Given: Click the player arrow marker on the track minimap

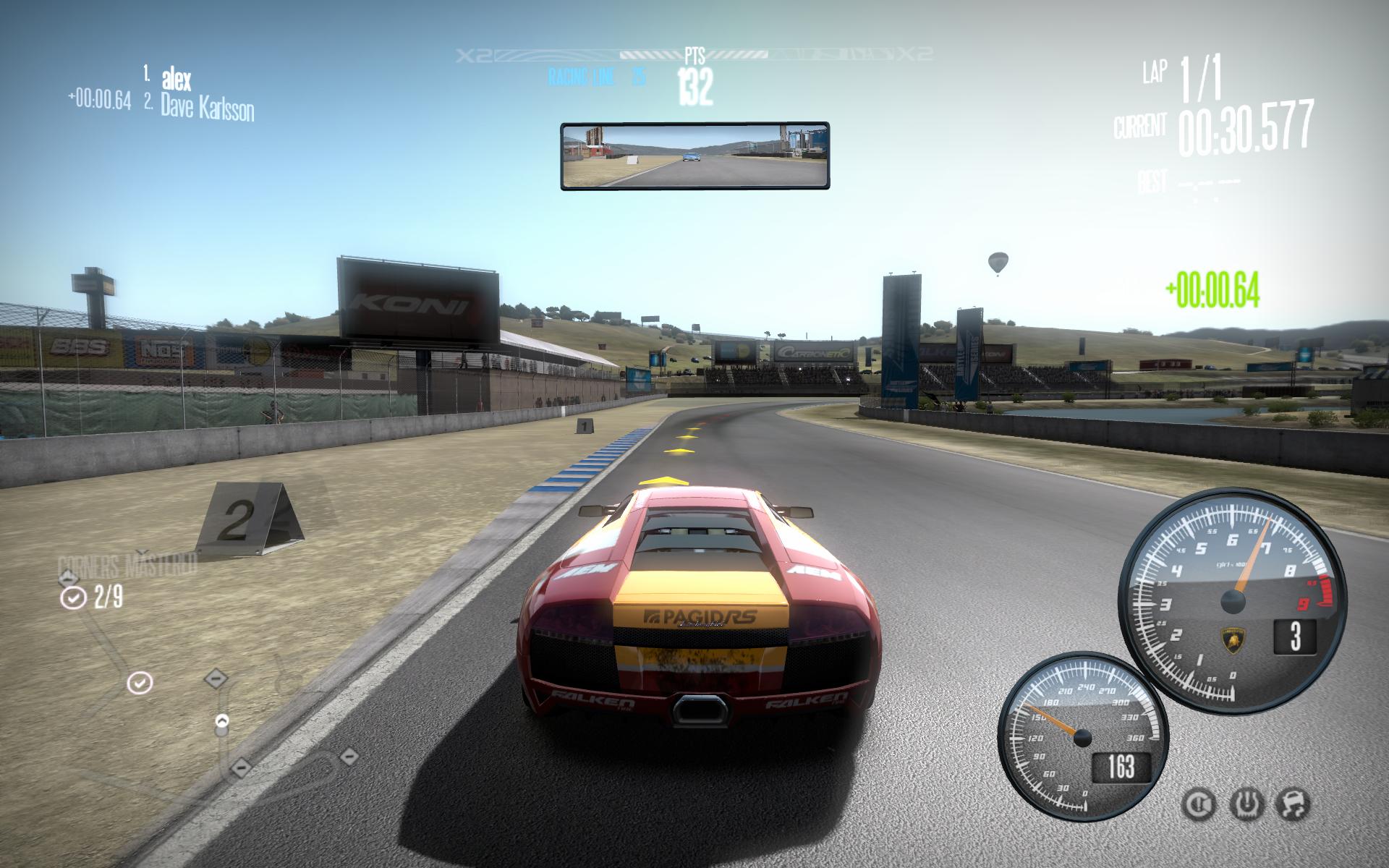Looking at the screenshot, I should tap(222, 721).
